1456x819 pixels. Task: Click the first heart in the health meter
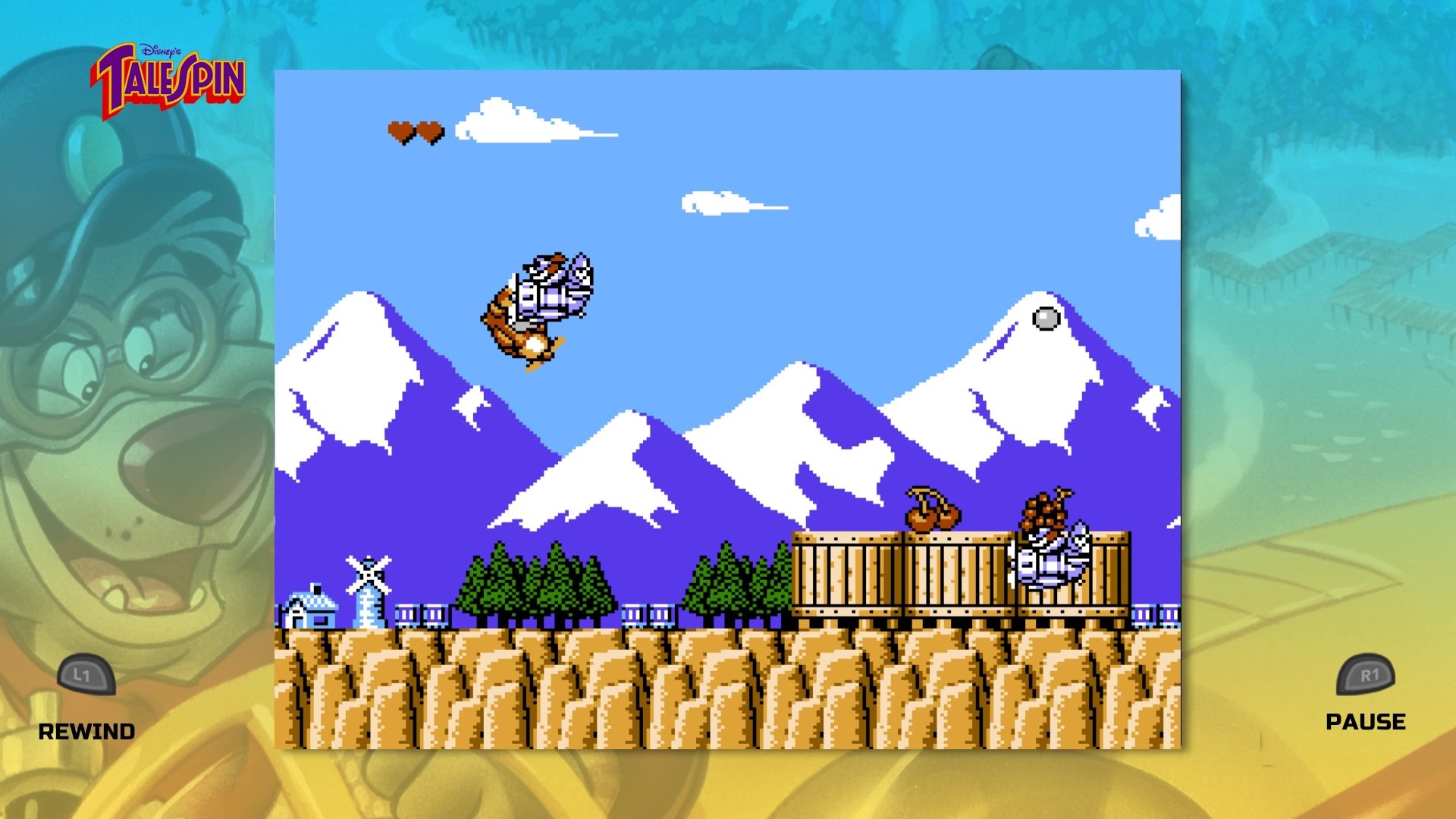click(398, 130)
